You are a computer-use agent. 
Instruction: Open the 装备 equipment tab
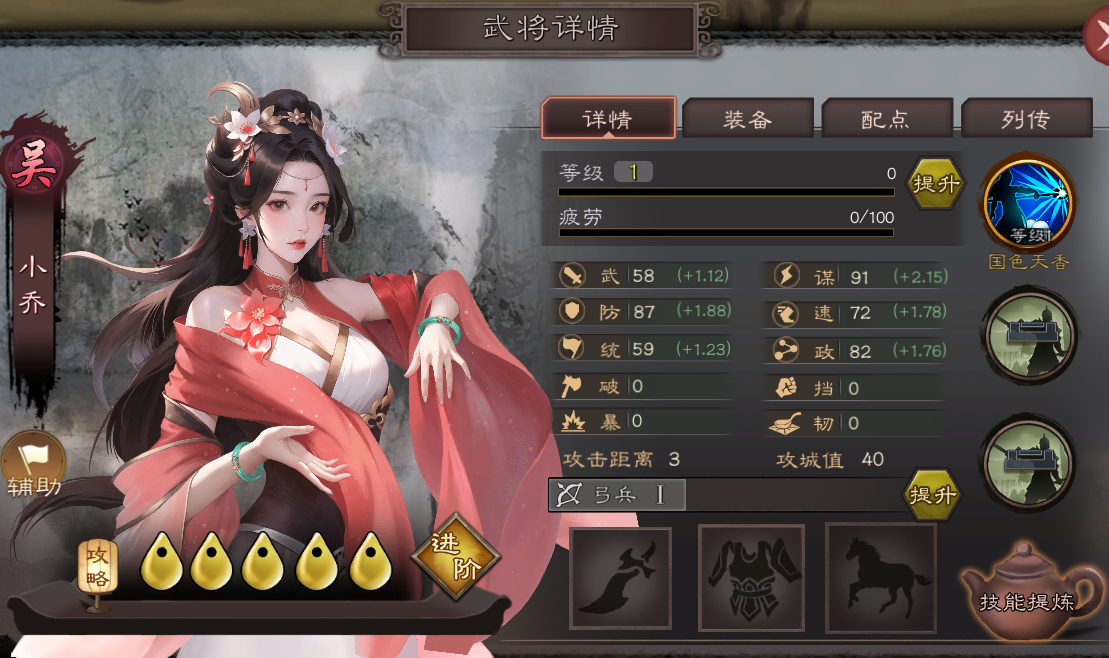pyautogui.click(x=747, y=119)
